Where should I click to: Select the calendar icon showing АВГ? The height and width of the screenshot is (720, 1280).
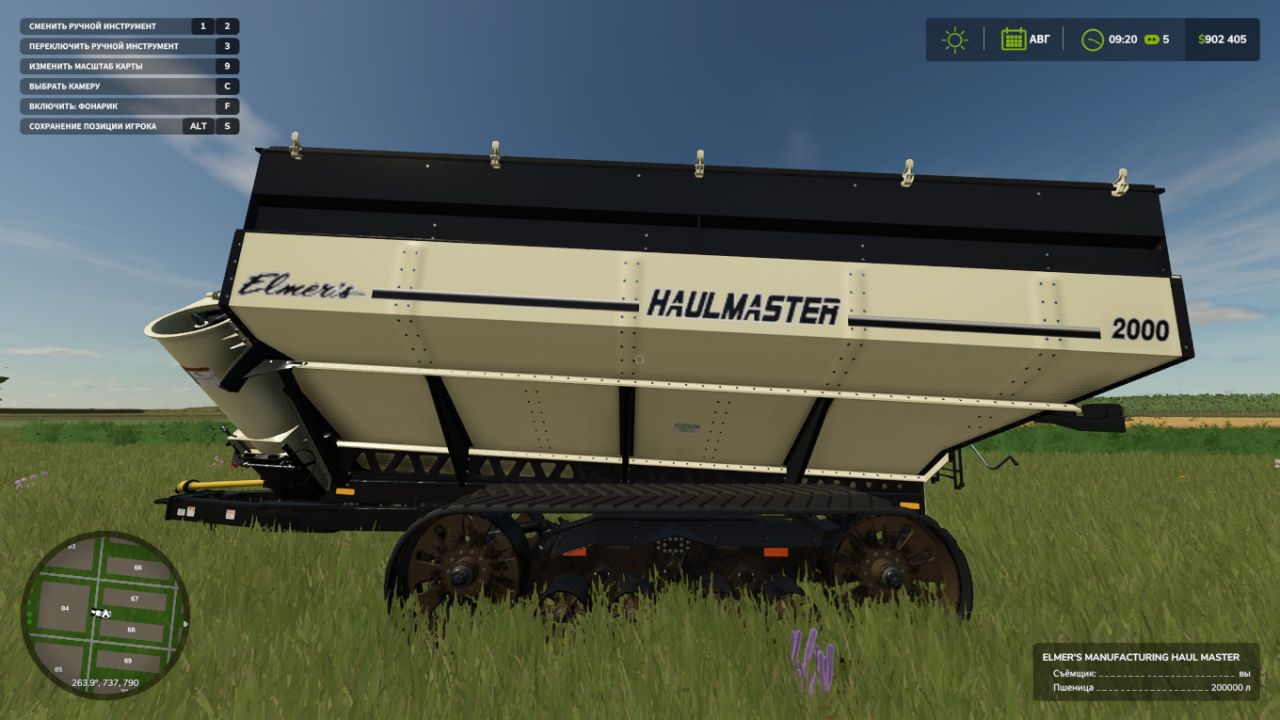tap(1016, 39)
